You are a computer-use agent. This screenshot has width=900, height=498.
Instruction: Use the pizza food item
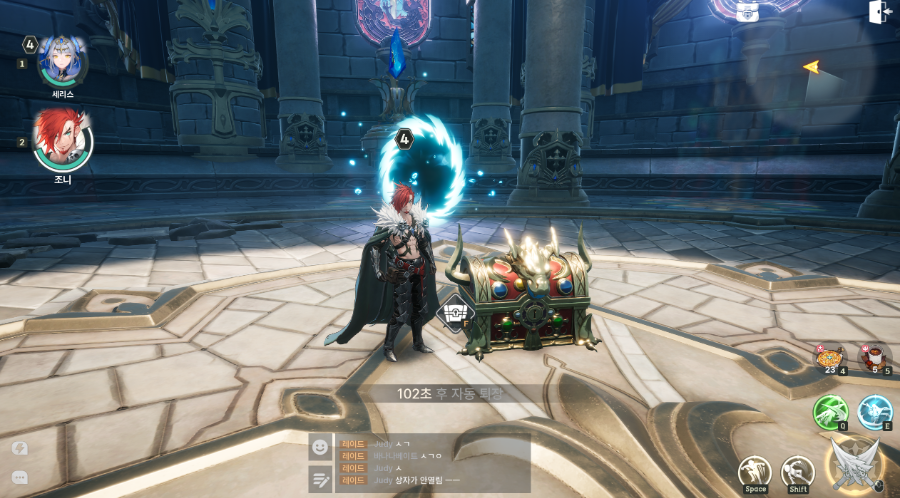829,357
